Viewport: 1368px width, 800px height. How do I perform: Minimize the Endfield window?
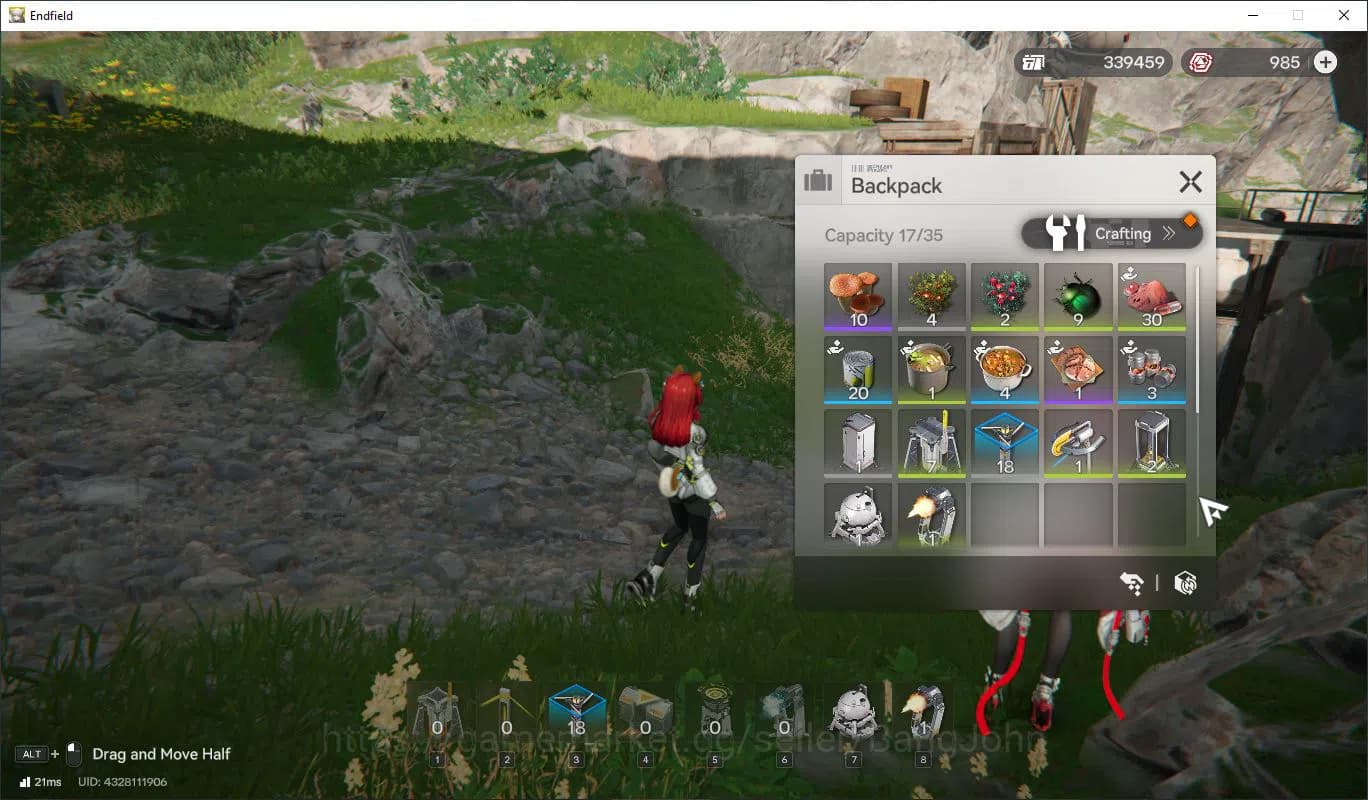coord(1252,15)
